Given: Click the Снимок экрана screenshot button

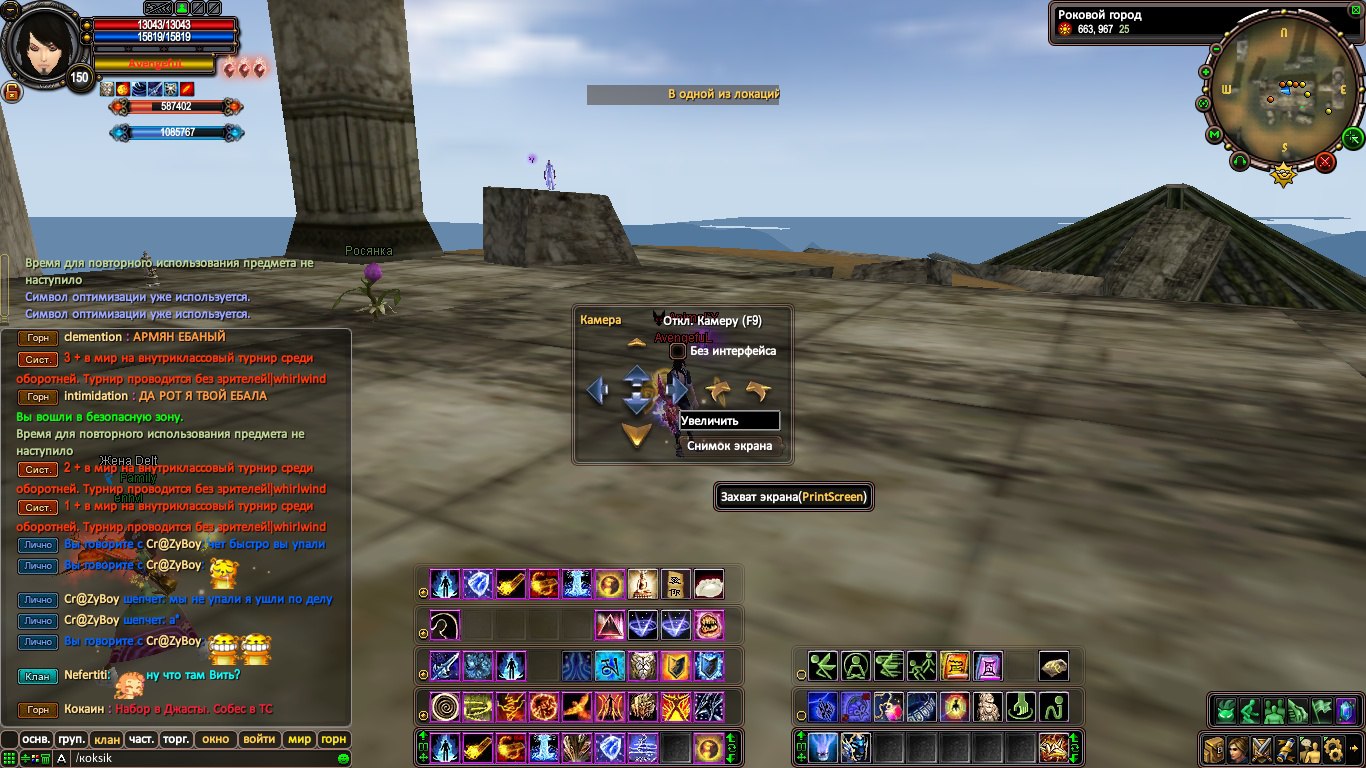Looking at the screenshot, I should click(x=729, y=446).
